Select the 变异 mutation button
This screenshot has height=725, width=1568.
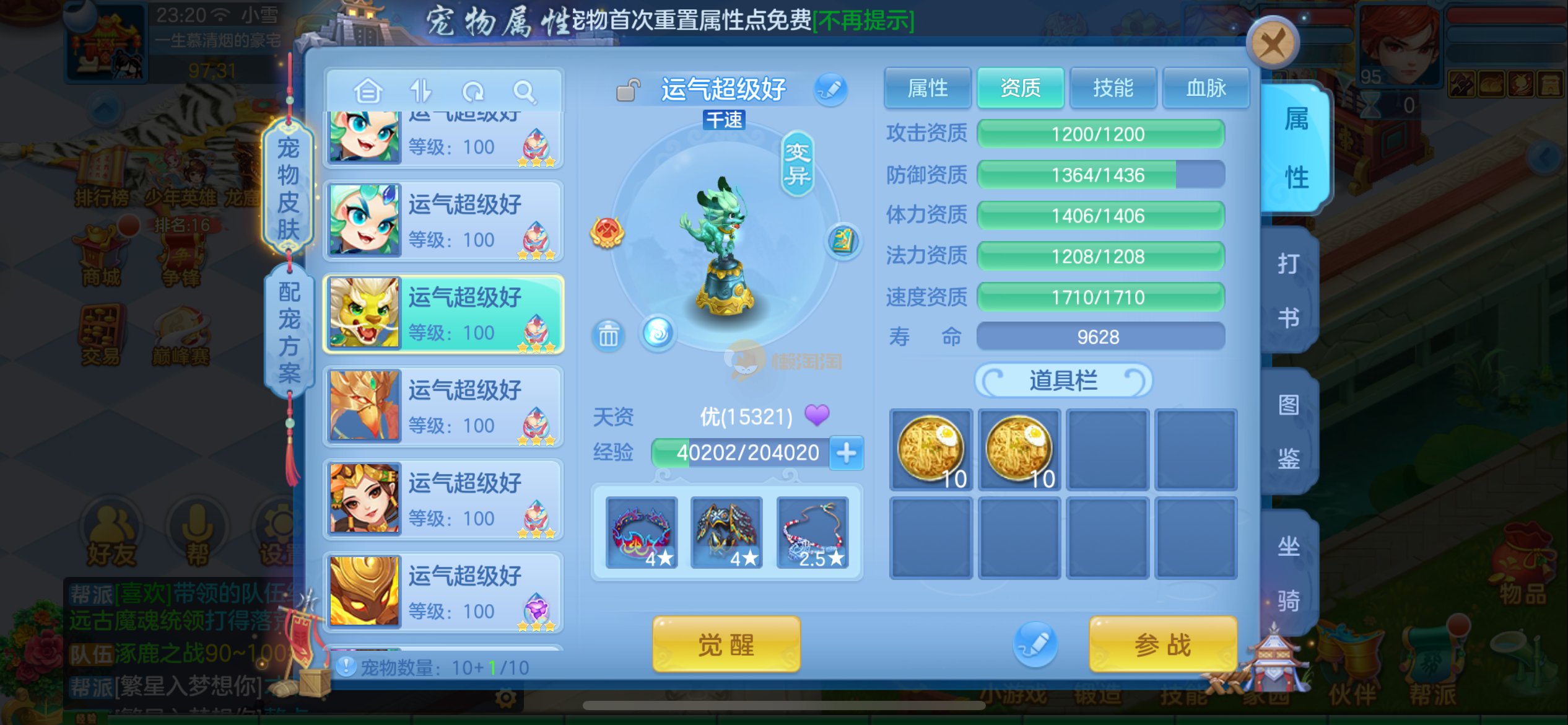point(796,164)
